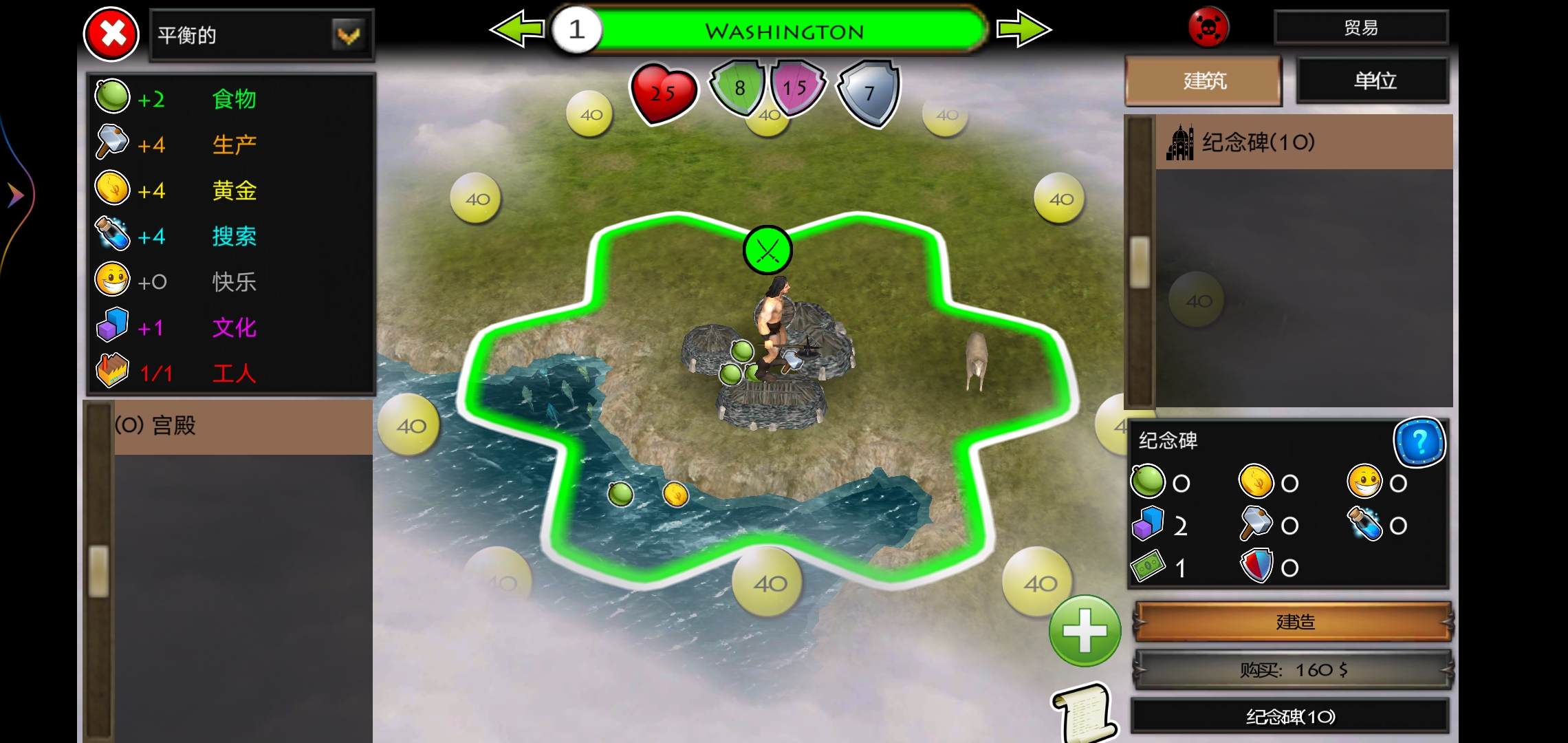Go to next city with right arrow
Viewport: 1568px width, 743px height.
(1023, 30)
